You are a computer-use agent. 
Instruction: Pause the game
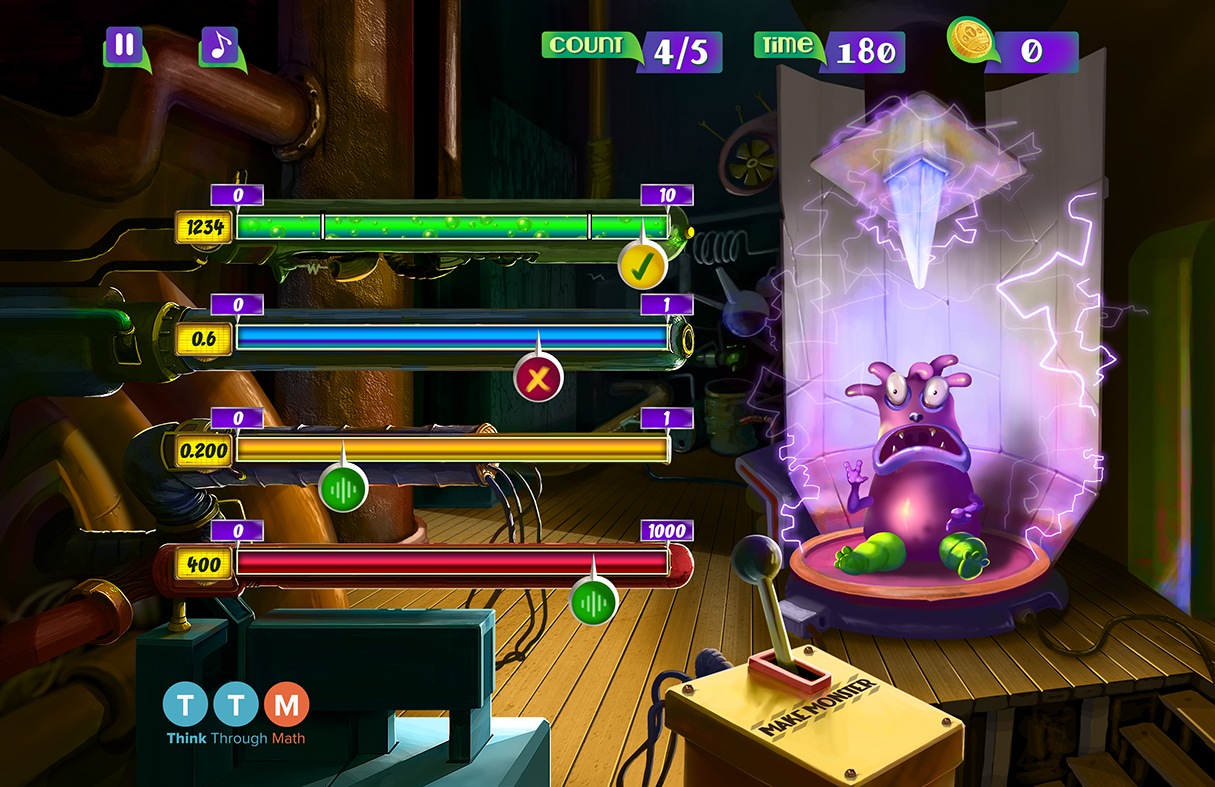point(124,46)
